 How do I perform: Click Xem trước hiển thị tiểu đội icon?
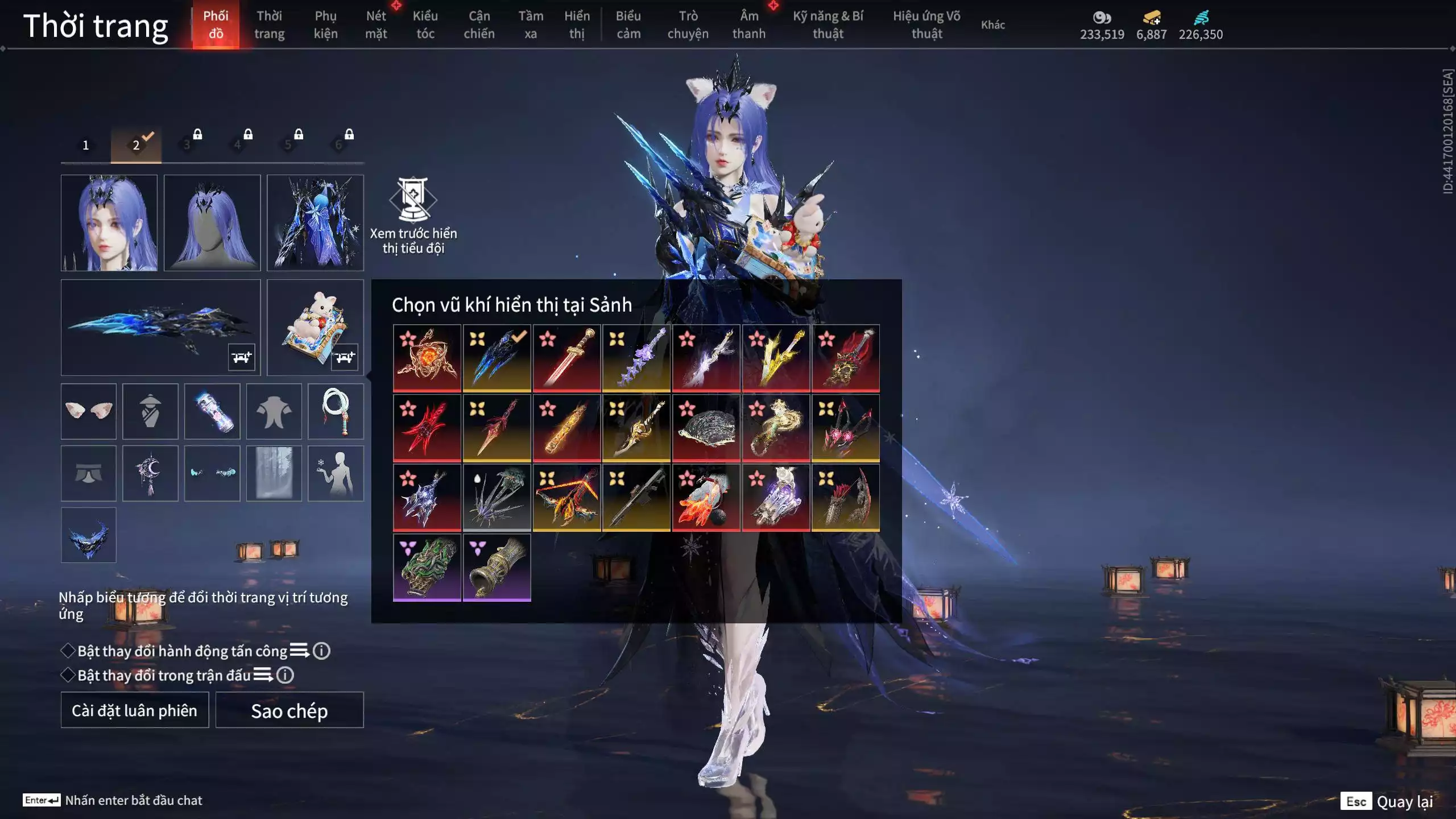[x=413, y=200]
